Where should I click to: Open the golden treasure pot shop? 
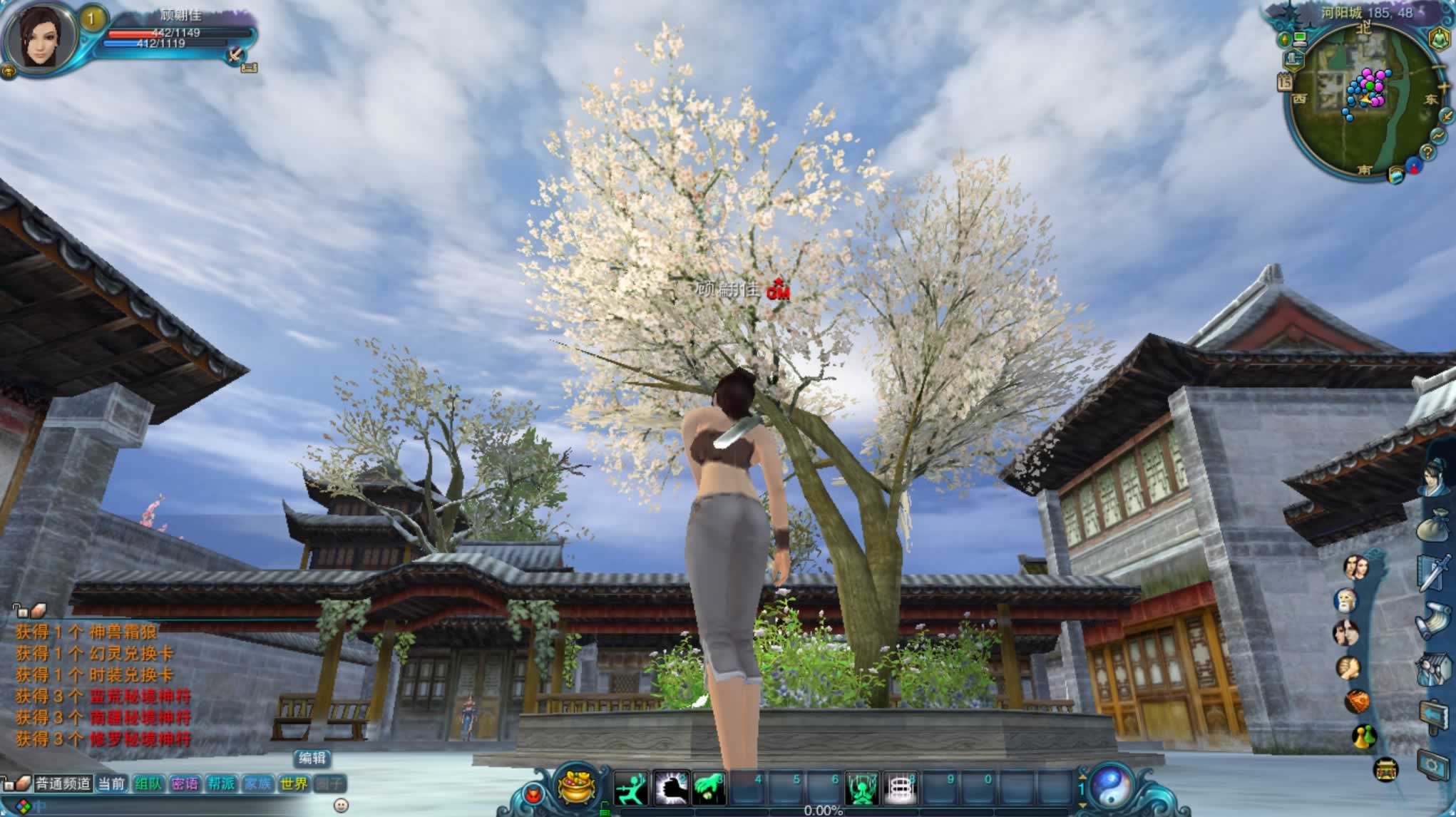(576, 787)
